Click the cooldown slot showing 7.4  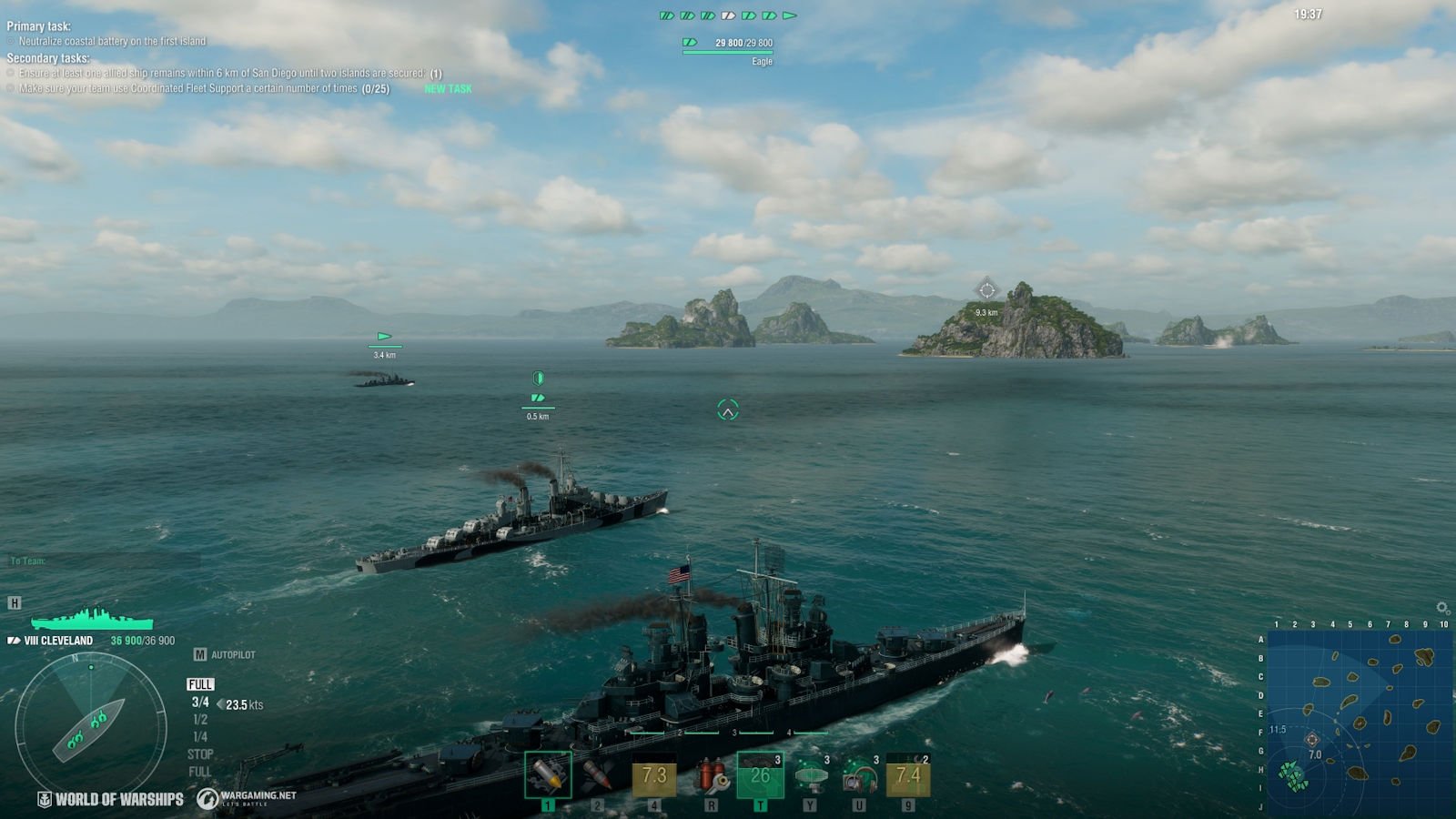[908, 775]
